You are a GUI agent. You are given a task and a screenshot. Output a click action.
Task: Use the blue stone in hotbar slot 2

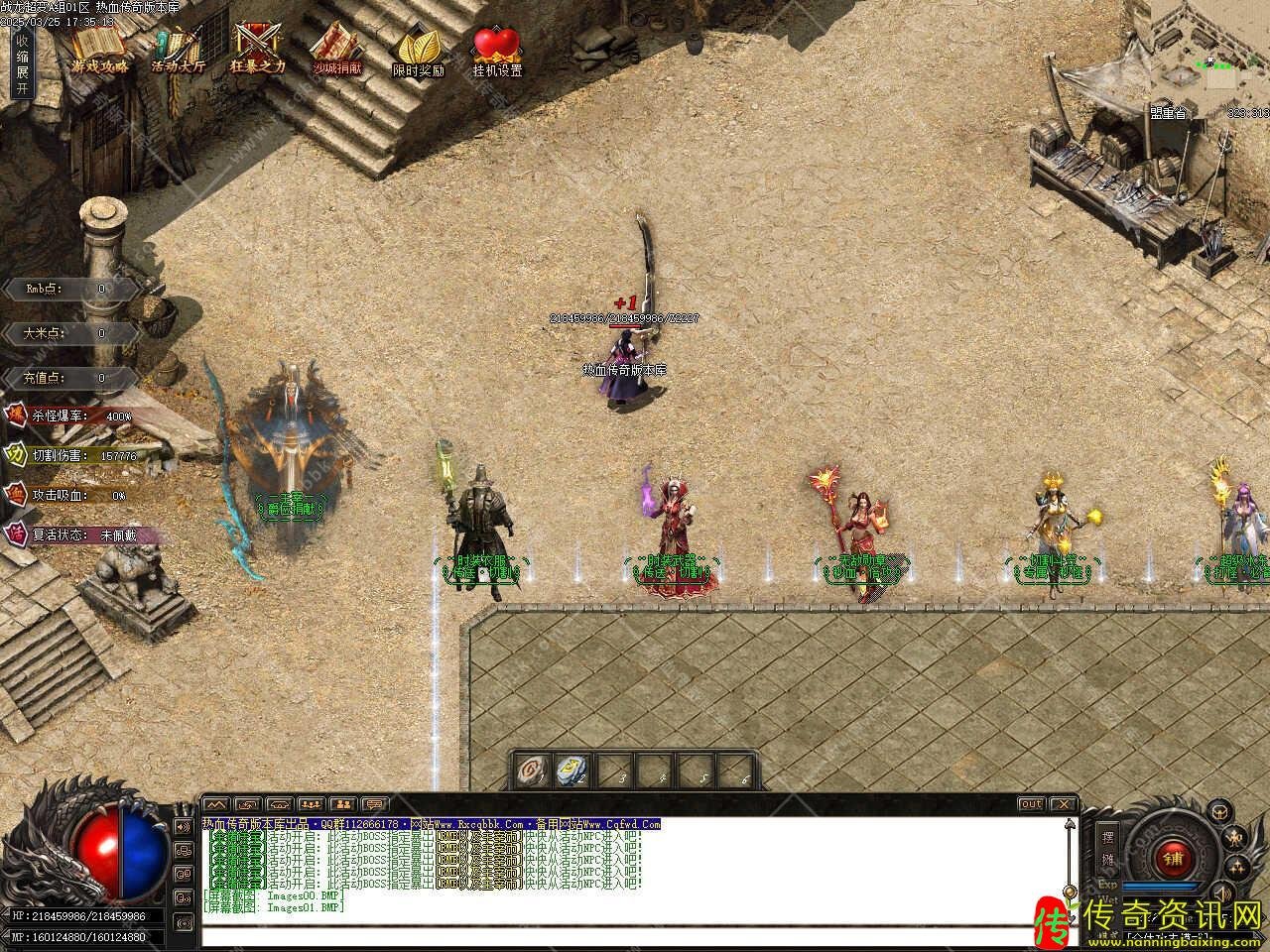click(x=573, y=769)
